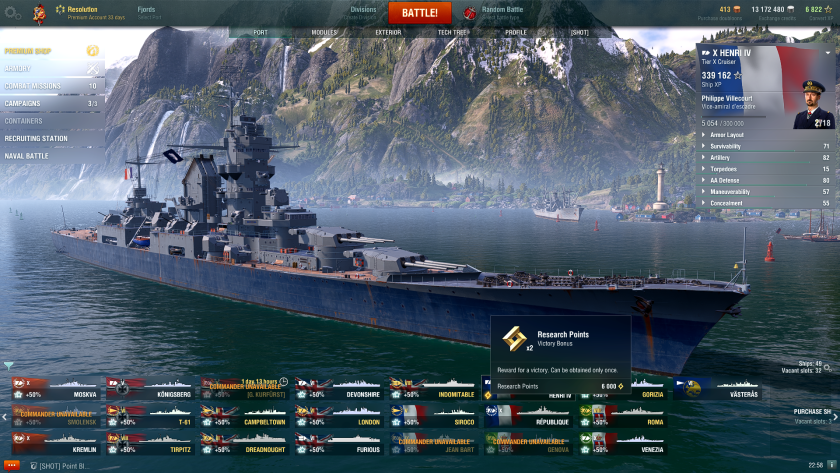Open the Recruiting Station
The image size is (840, 473).
pos(36,138)
